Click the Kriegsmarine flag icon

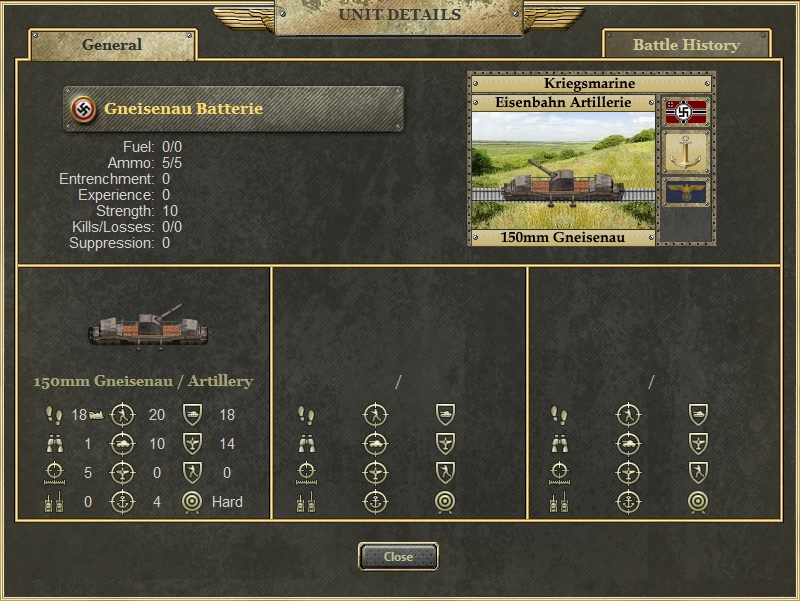pos(686,112)
